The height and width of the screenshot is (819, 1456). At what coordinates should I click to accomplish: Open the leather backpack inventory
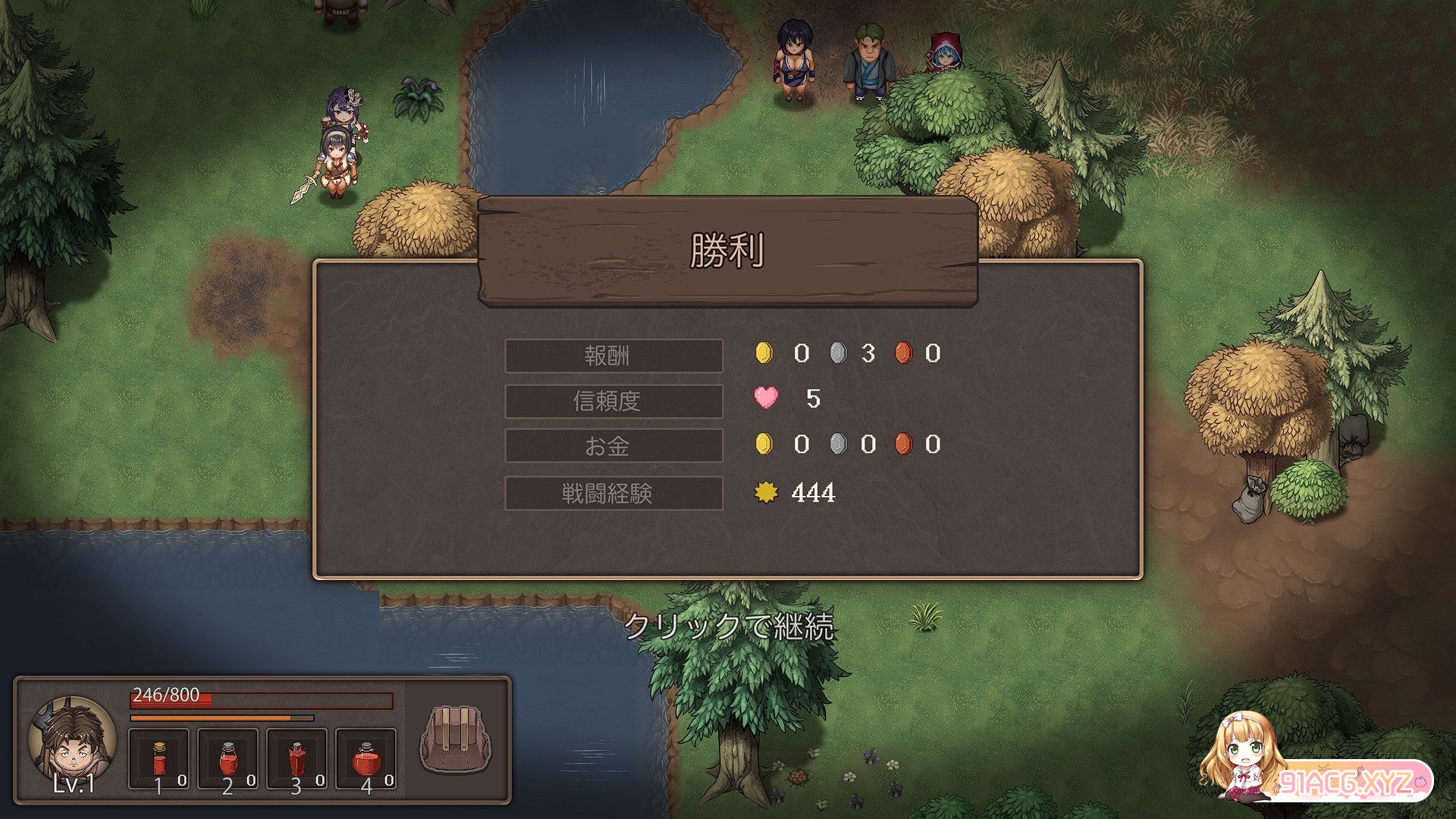[x=456, y=739]
